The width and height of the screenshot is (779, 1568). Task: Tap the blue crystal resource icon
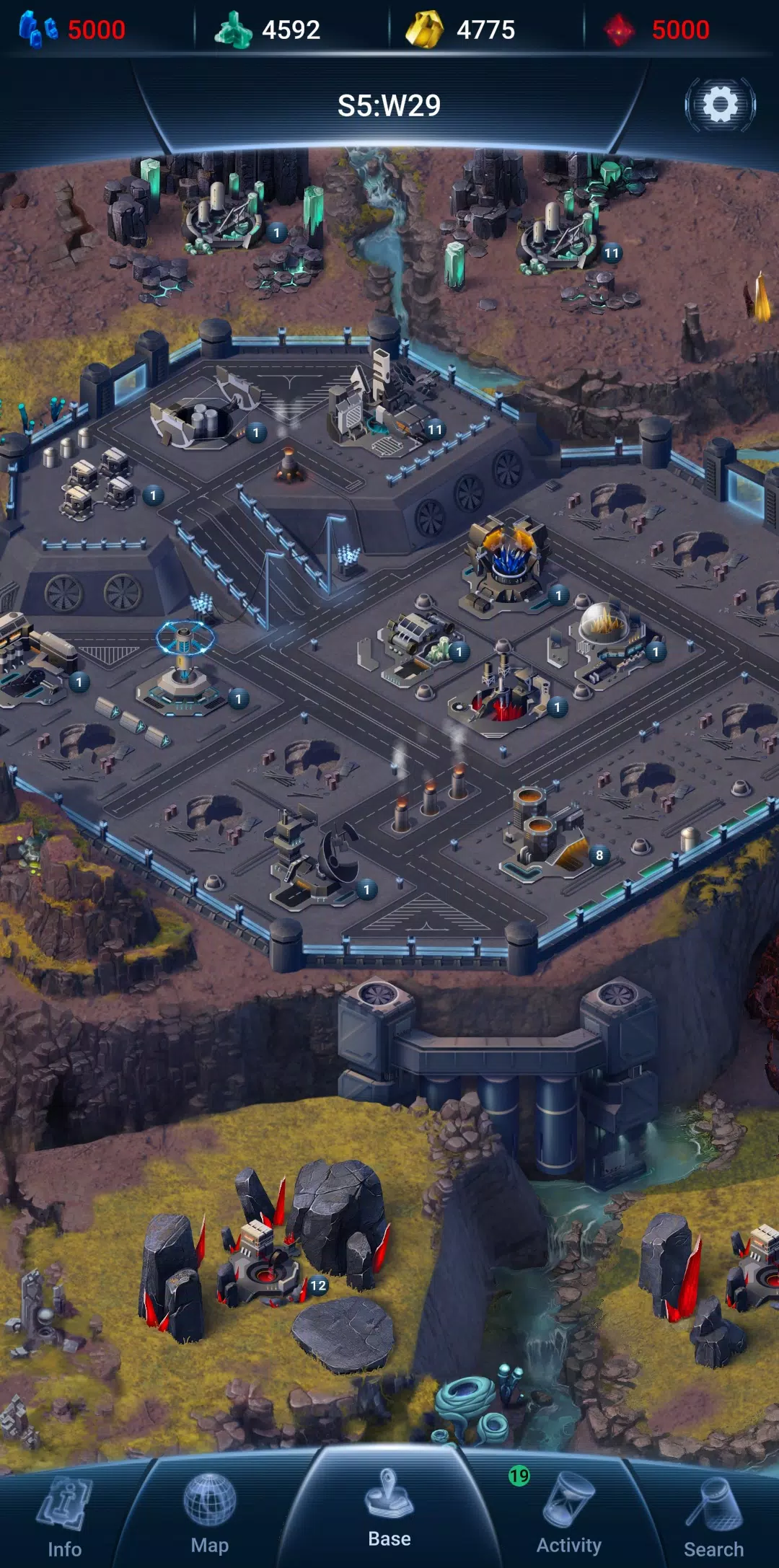(38, 30)
